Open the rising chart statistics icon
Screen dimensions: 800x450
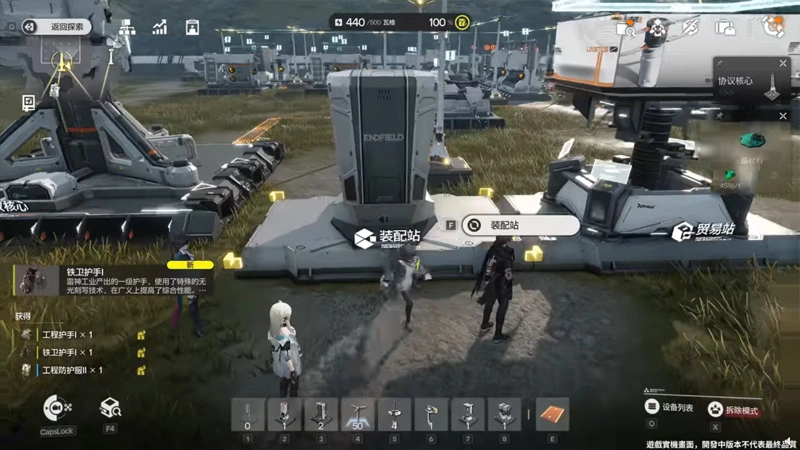pos(160,27)
